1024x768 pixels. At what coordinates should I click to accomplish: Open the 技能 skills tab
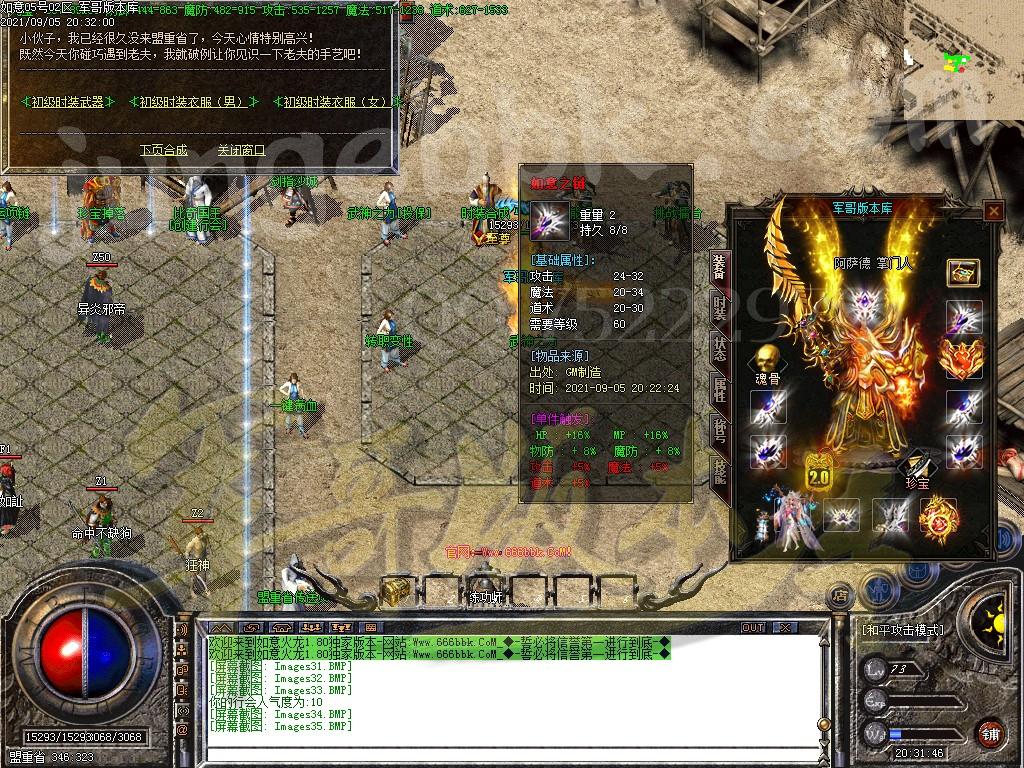pos(719,472)
